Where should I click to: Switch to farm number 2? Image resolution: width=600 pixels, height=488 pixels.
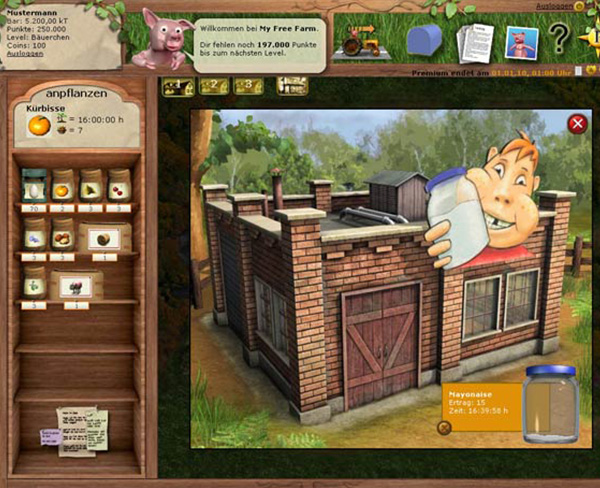pos(212,87)
